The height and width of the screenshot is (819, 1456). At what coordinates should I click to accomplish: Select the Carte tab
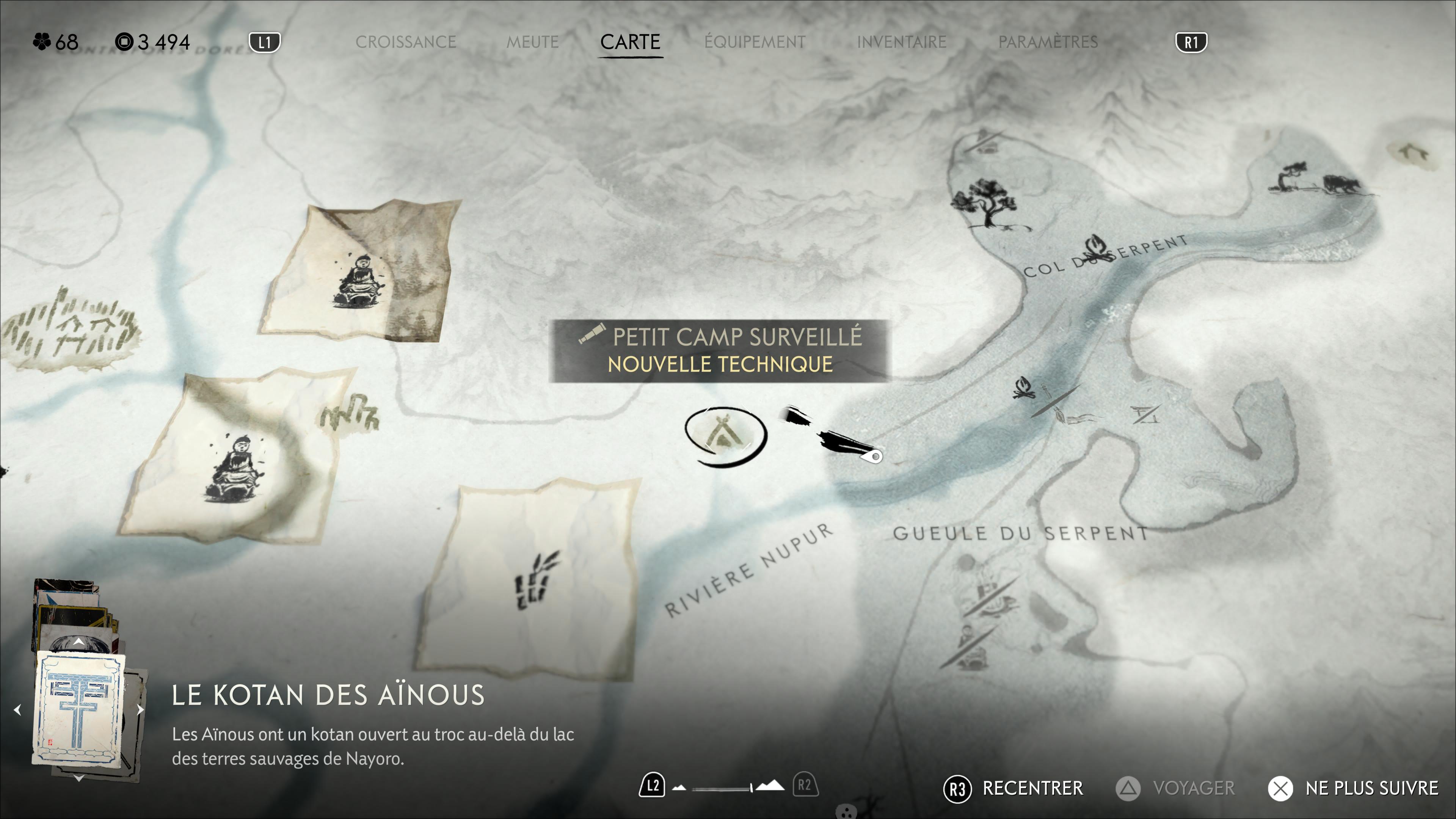pos(630,42)
